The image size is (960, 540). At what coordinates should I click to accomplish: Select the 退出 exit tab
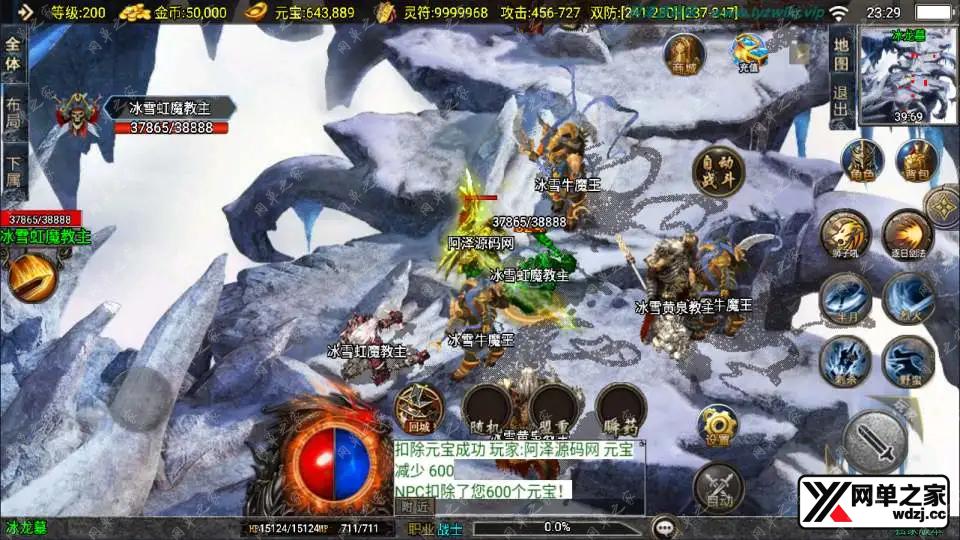coord(840,100)
